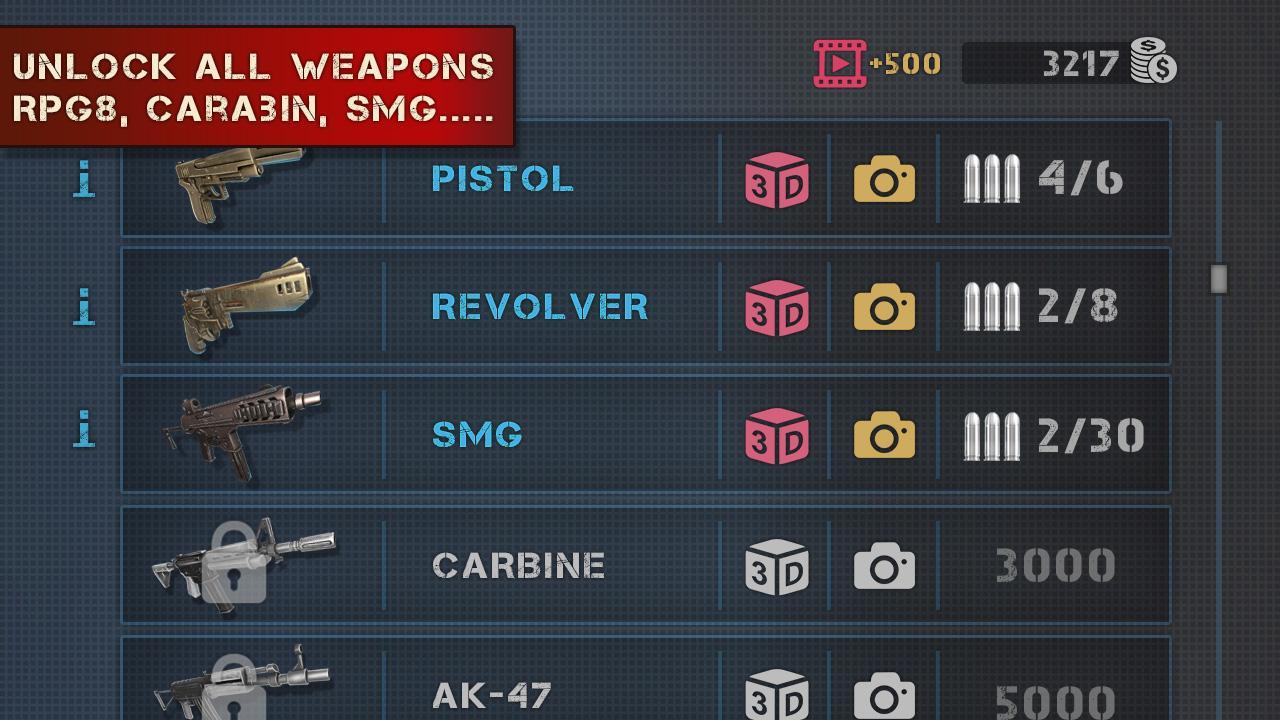Show info for the Pistol weapon
Viewport: 1280px width, 720px height.
point(84,180)
